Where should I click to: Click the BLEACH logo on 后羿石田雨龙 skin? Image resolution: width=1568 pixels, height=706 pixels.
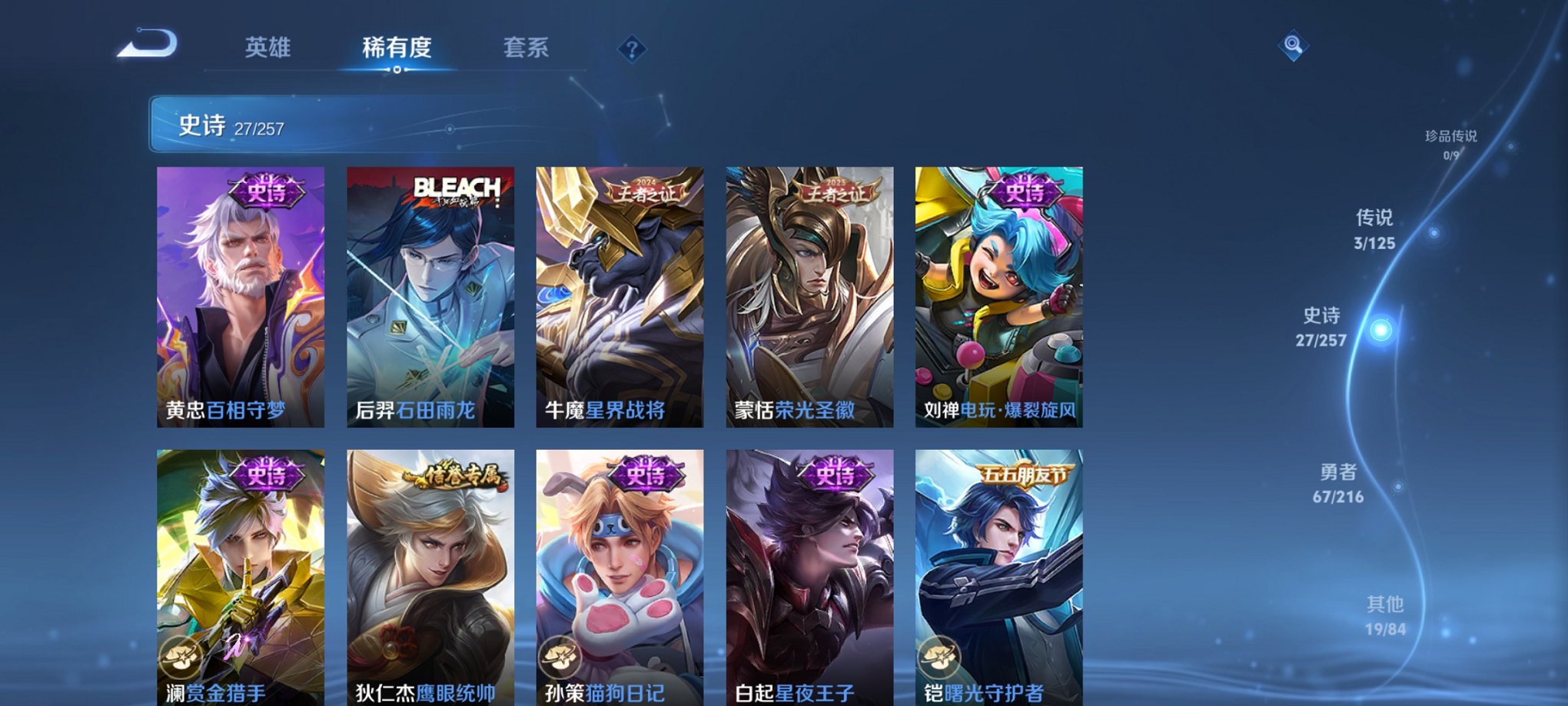pyautogui.click(x=457, y=188)
